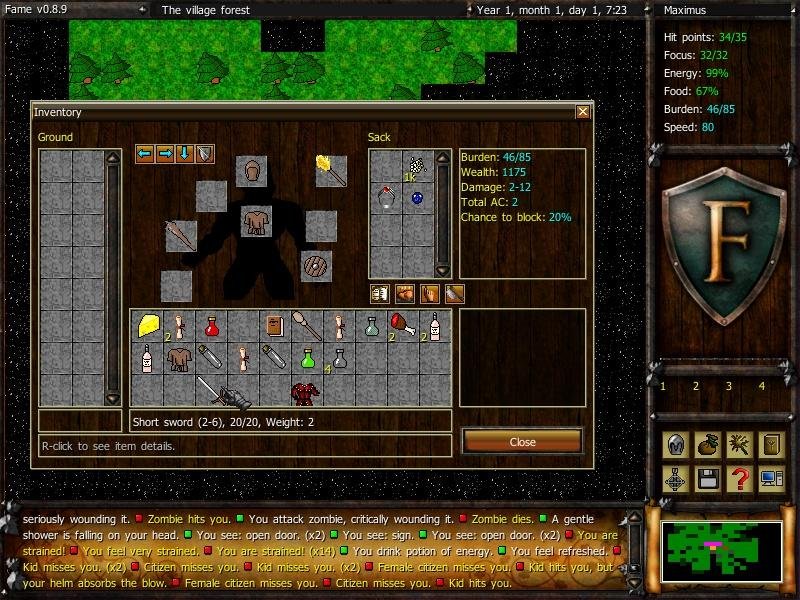This screenshot has width=800, height=600.
Task: Select the blue gem in the Sack
Action: point(417,198)
